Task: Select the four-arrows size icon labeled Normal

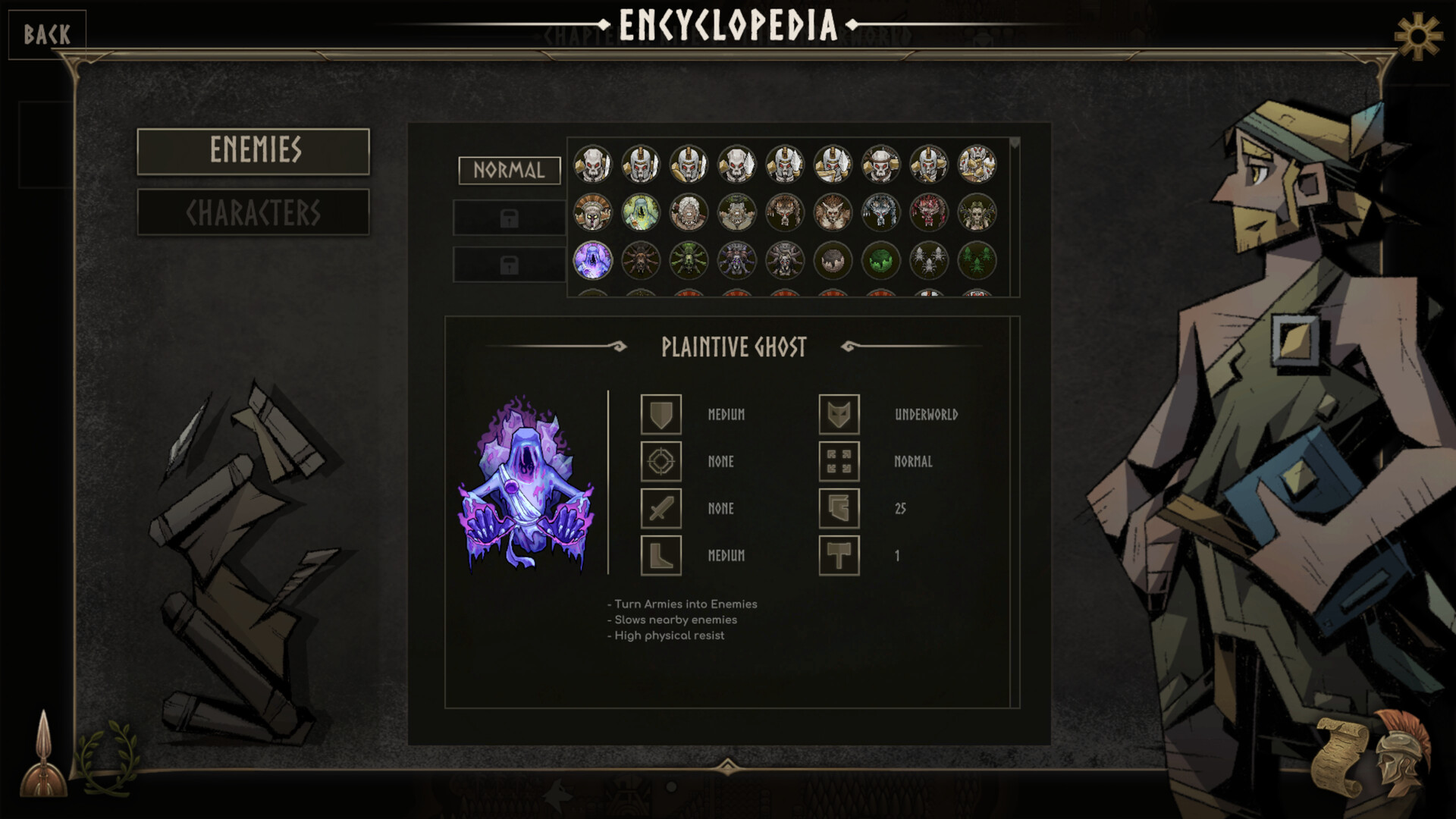Action: click(840, 462)
